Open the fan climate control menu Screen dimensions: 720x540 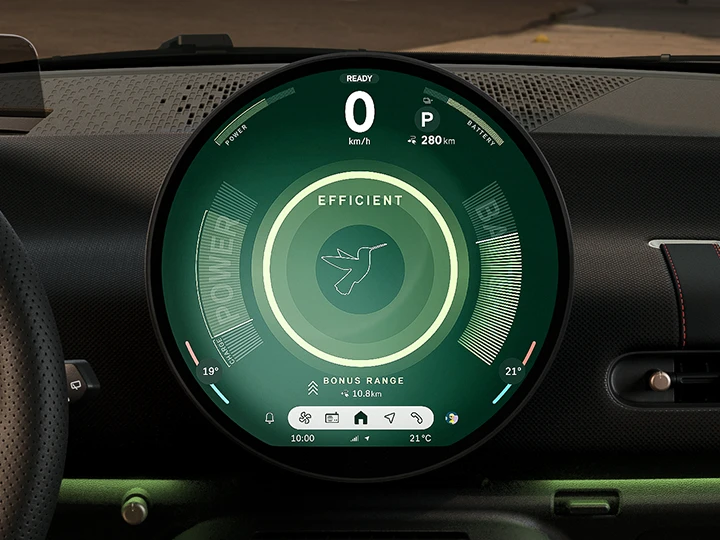pos(306,418)
